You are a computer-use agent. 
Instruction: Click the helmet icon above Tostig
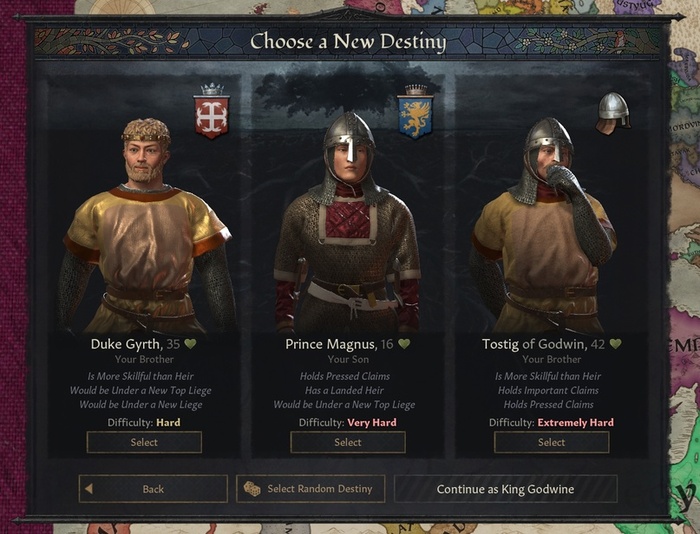coord(613,111)
